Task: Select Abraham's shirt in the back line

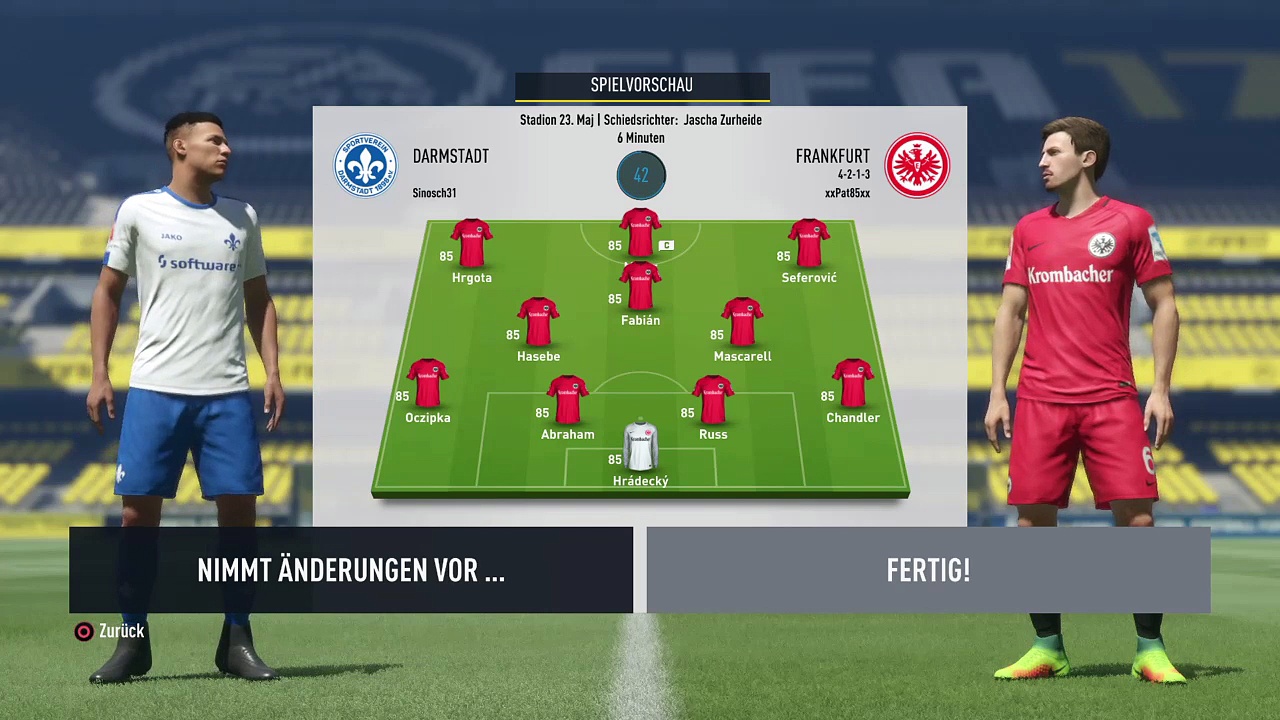Action: [567, 401]
